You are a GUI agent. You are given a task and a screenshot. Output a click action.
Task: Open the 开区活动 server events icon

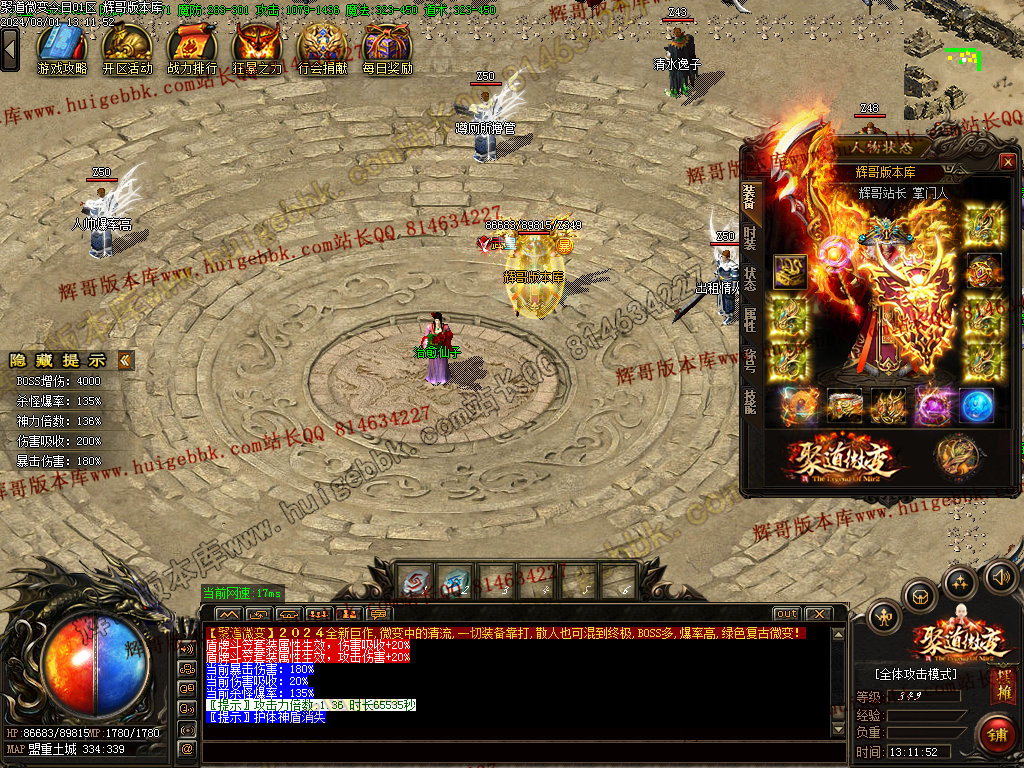pyautogui.click(x=127, y=47)
